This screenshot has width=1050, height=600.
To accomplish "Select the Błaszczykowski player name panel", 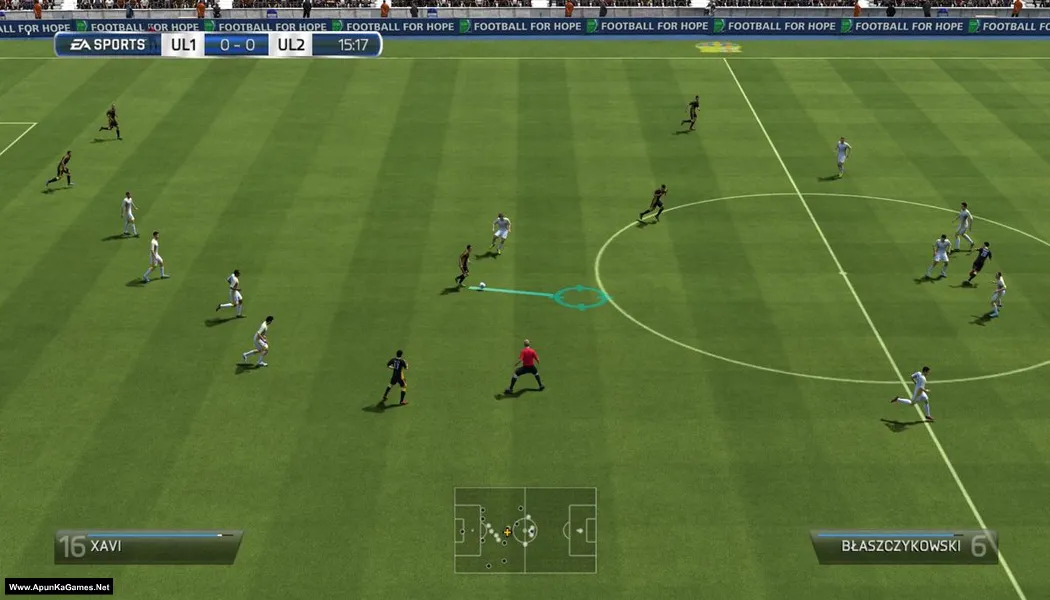I will click(x=903, y=546).
